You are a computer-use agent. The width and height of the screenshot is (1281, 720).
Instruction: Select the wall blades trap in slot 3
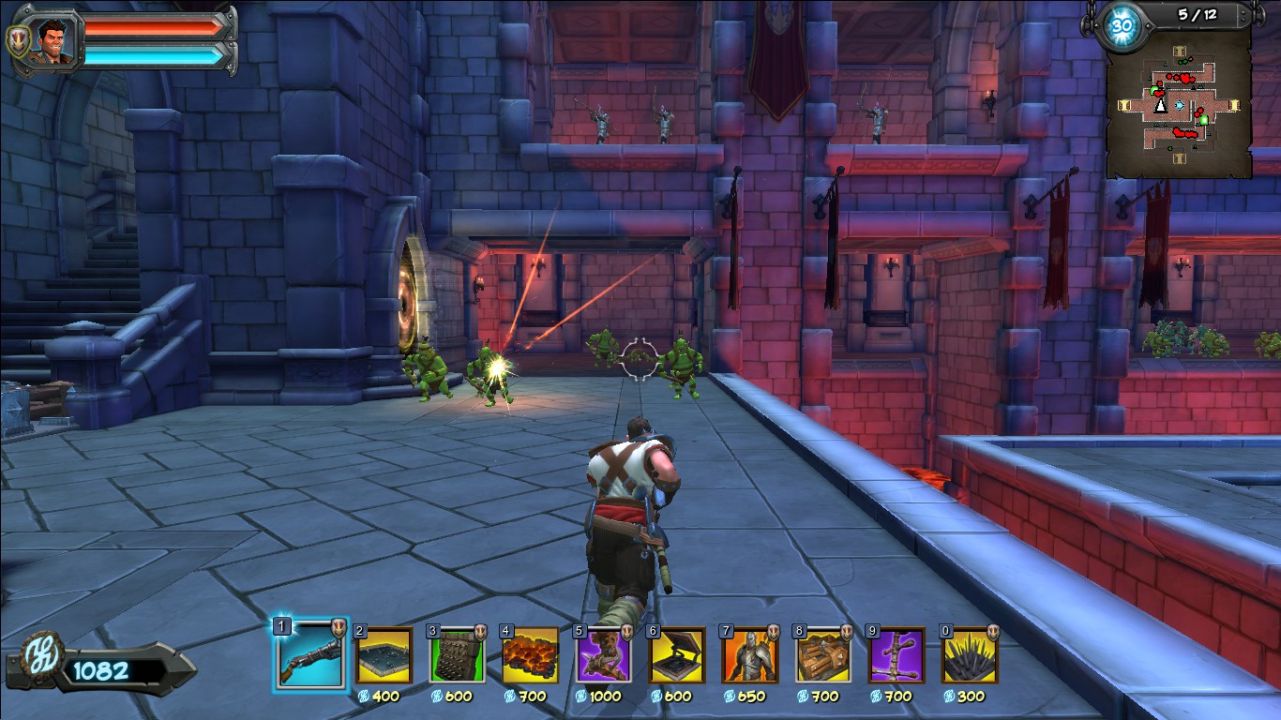pyautogui.click(x=458, y=656)
